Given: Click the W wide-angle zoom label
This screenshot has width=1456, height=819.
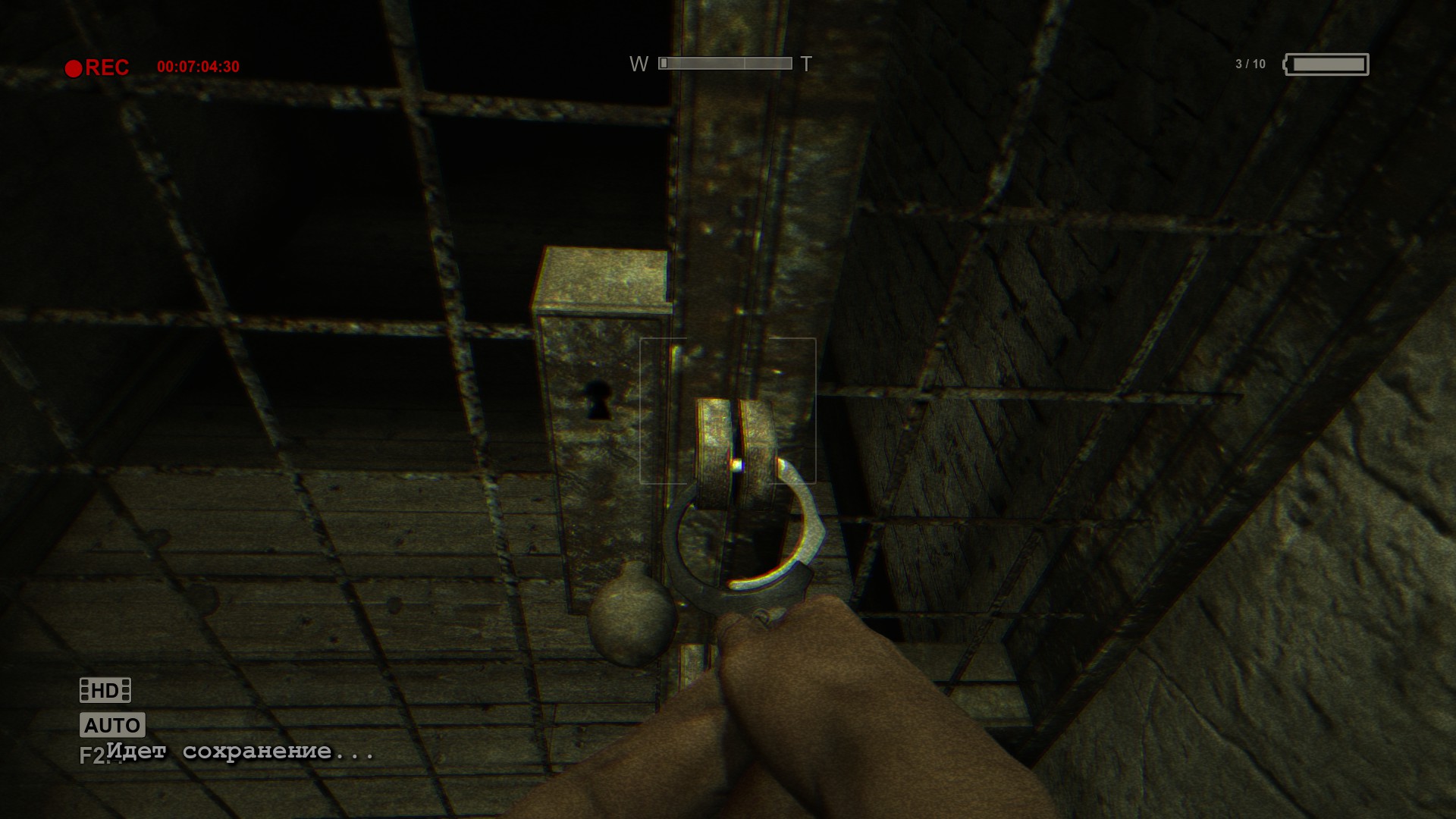Looking at the screenshot, I should pos(641,64).
